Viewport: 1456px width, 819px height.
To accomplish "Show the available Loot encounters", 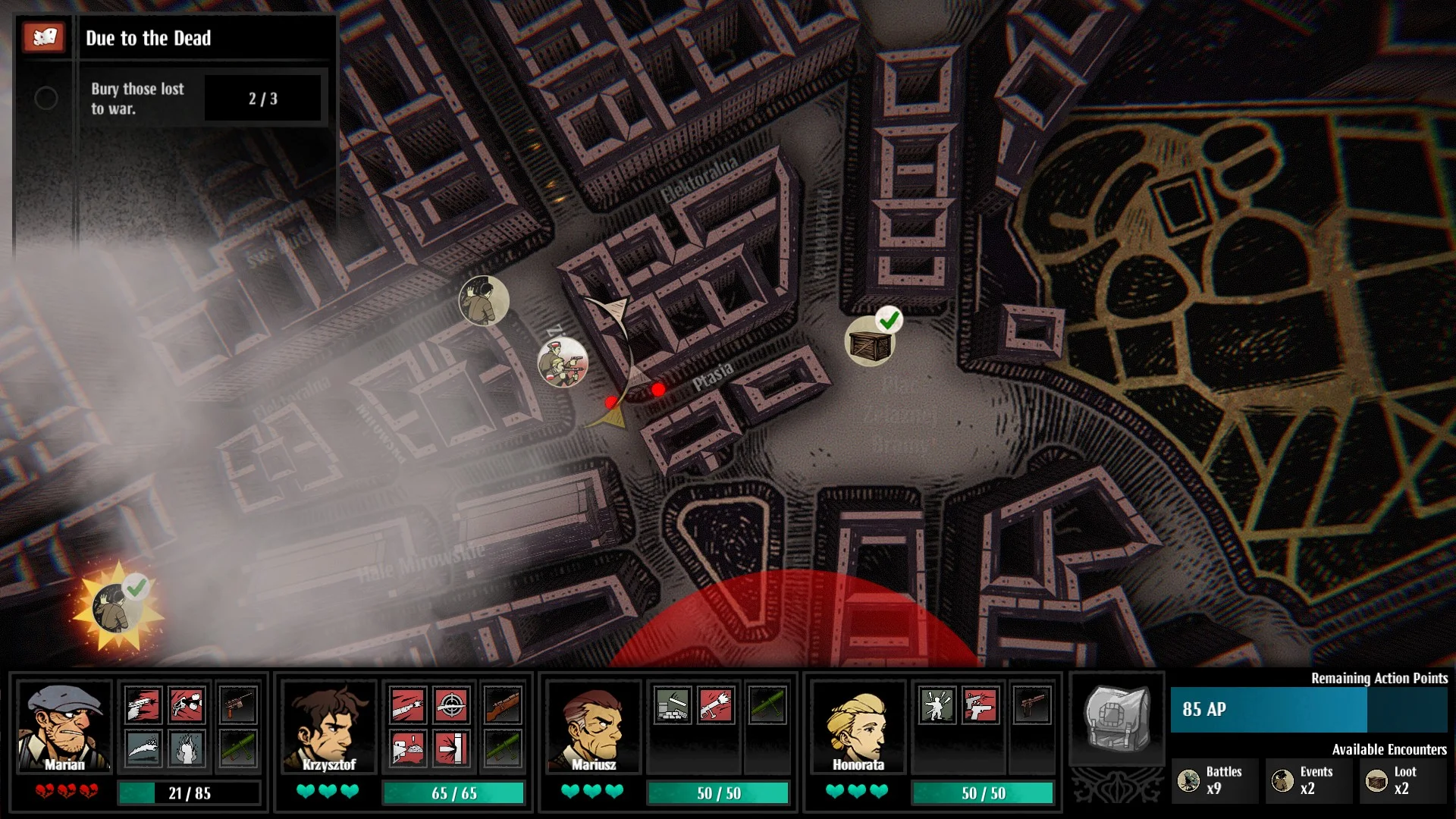I will point(1401,780).
